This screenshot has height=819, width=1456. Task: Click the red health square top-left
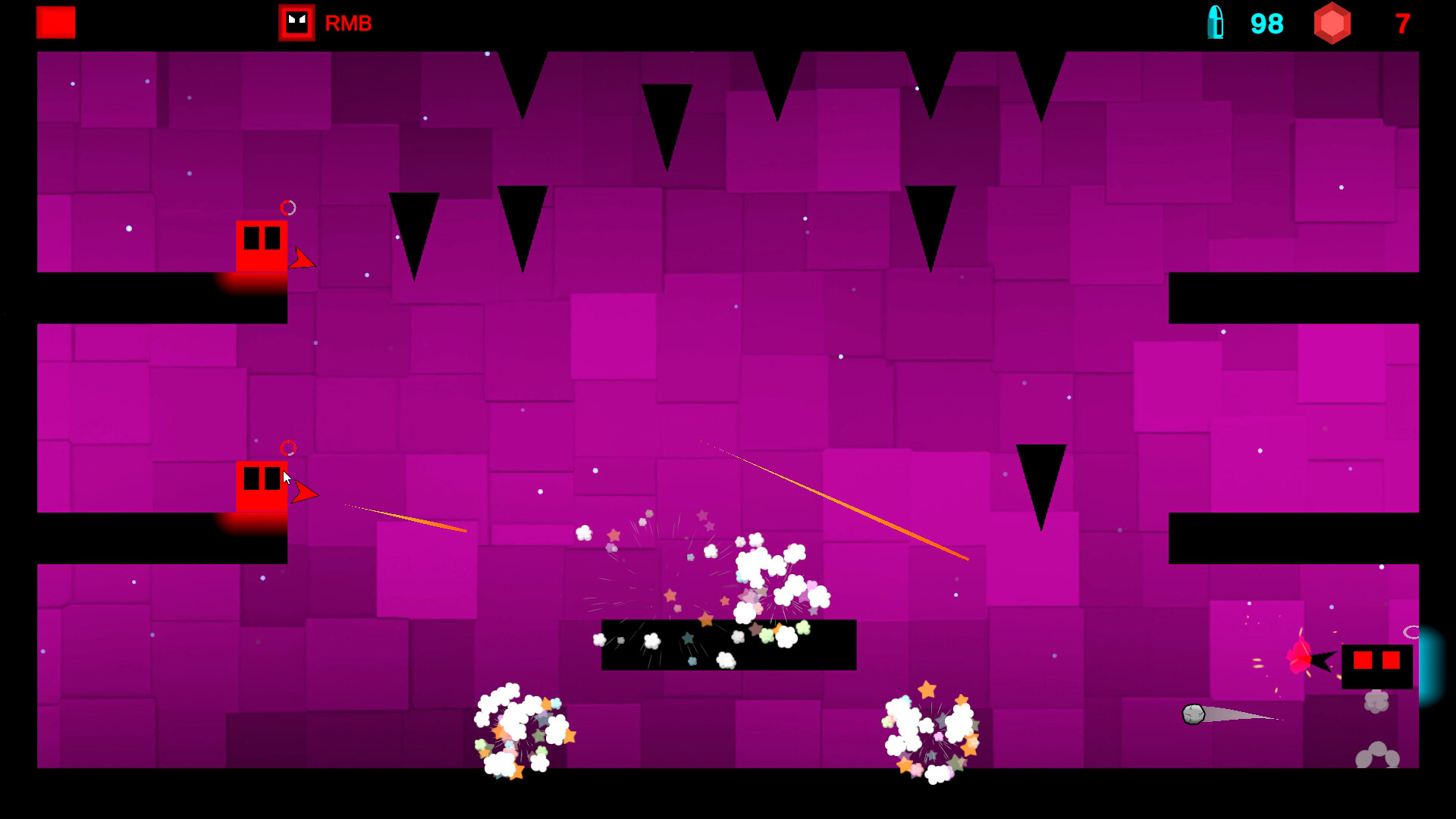pos(55,24)
